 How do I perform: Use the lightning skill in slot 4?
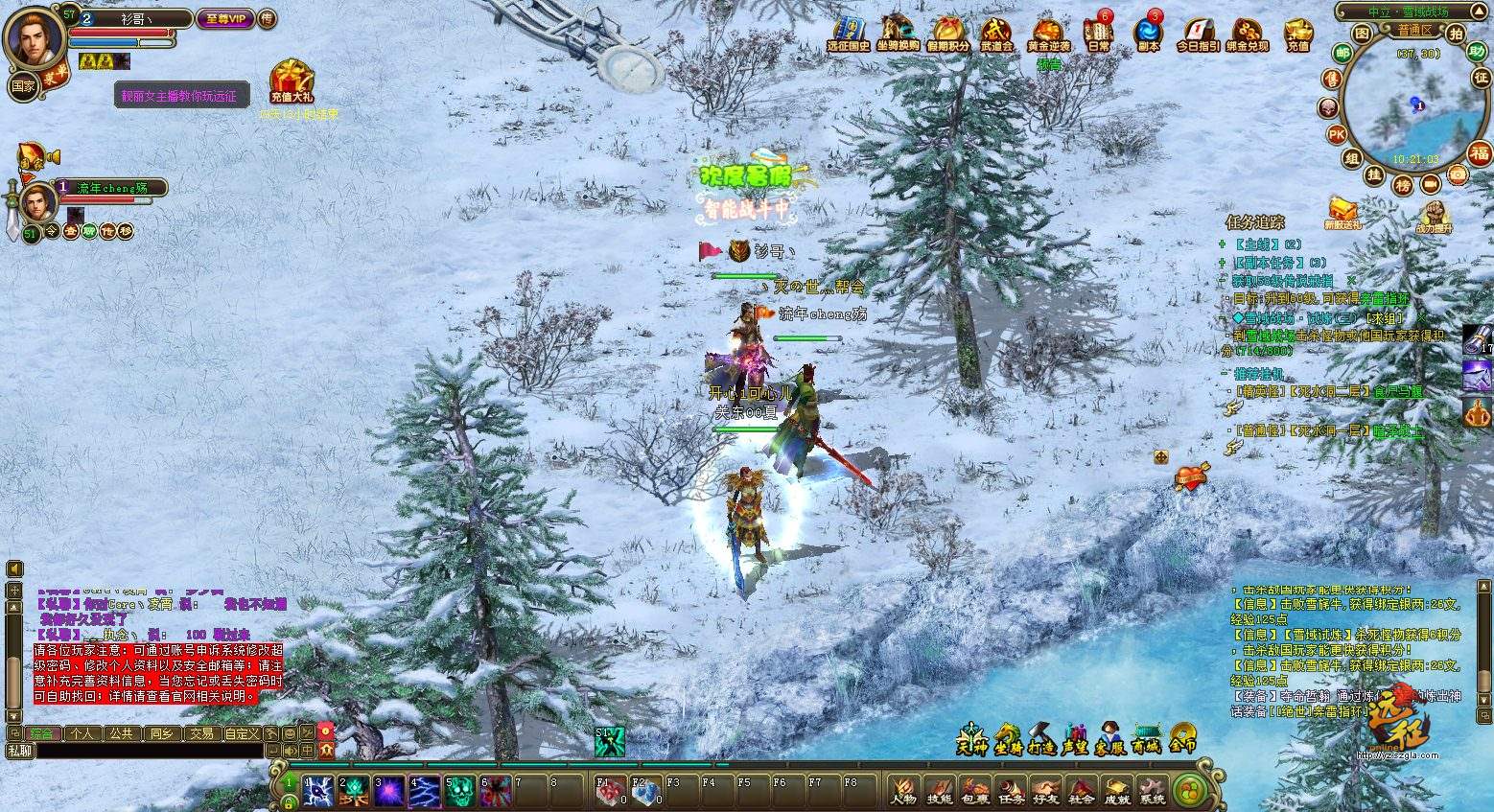425,791
